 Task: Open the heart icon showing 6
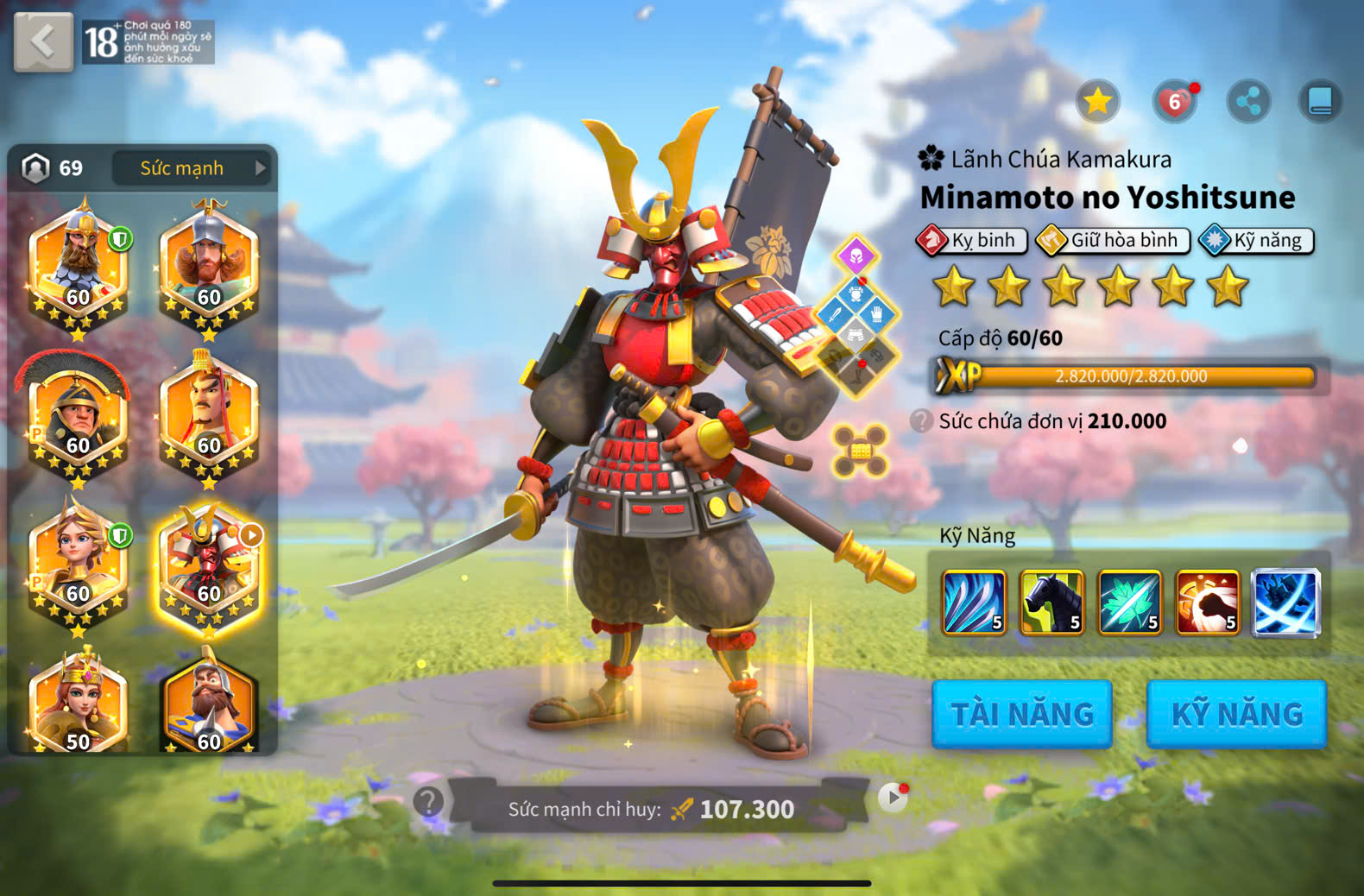point(1174,102)
